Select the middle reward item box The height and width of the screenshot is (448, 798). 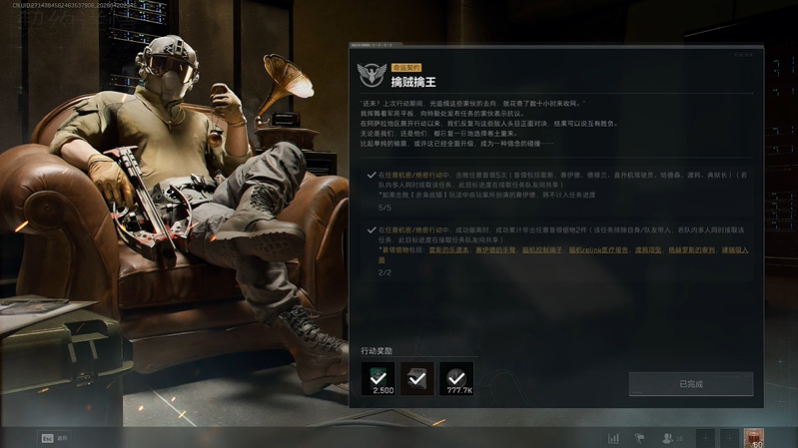(417, 378)
